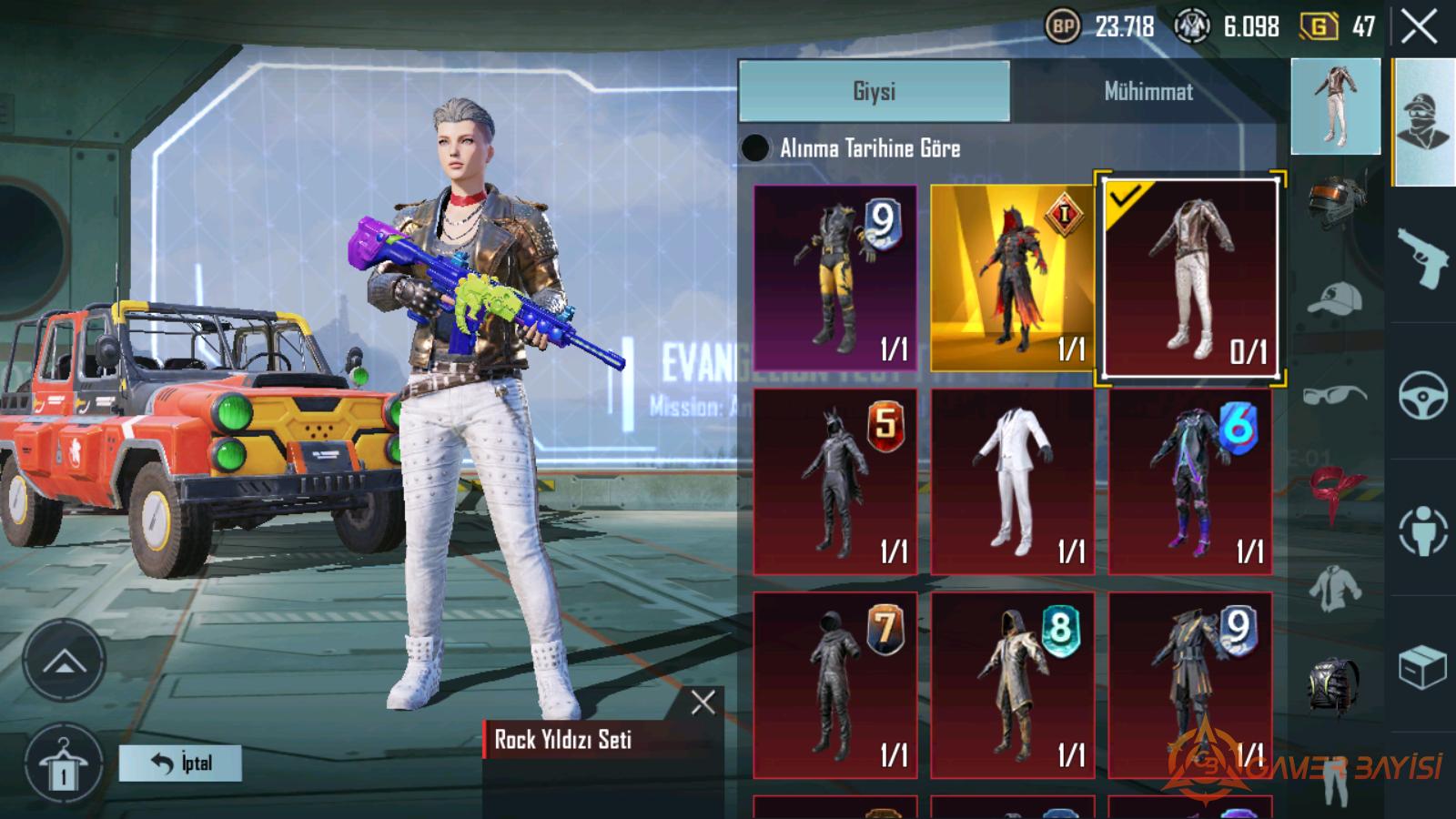Open the backpack category
The width and height of the screenshot is (1456, 819).
tap(1334, 682)
